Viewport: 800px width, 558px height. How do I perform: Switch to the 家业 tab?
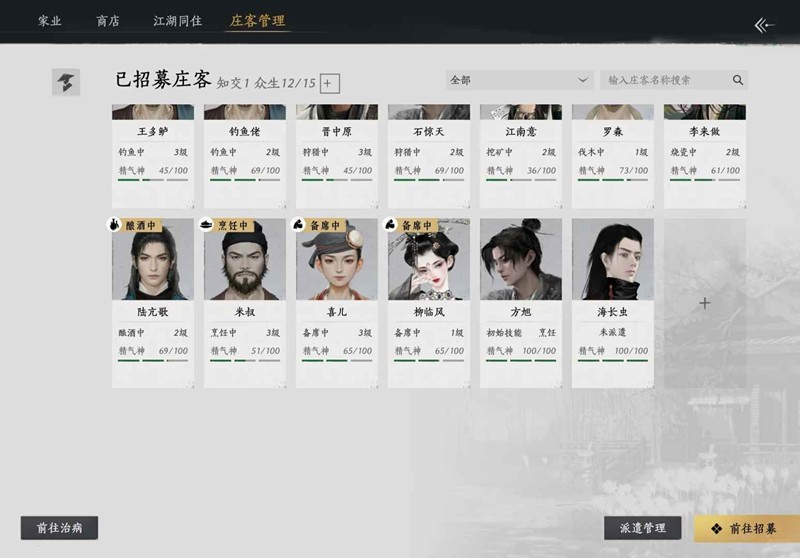click(50, 20)
